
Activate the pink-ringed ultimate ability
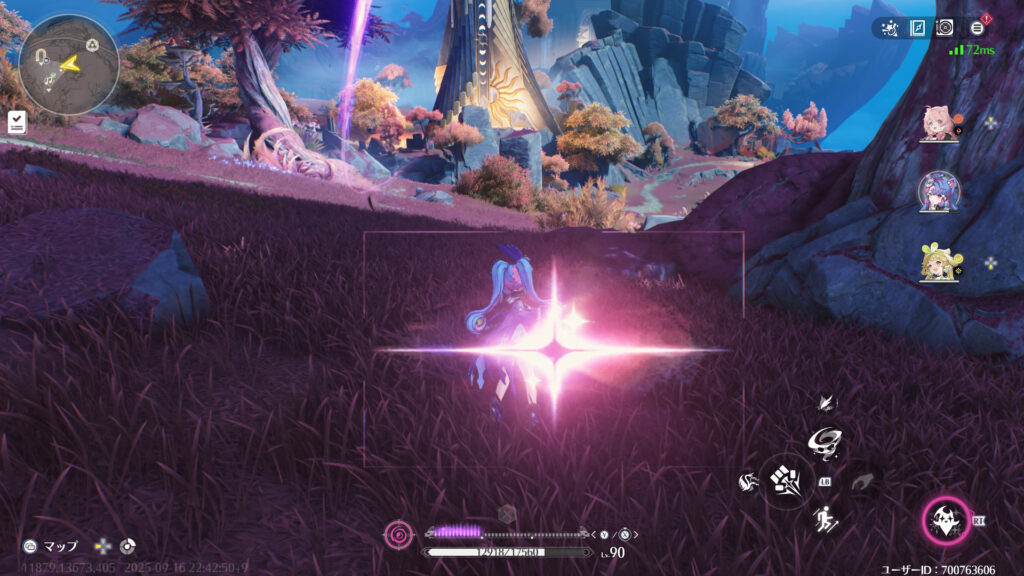945,520
